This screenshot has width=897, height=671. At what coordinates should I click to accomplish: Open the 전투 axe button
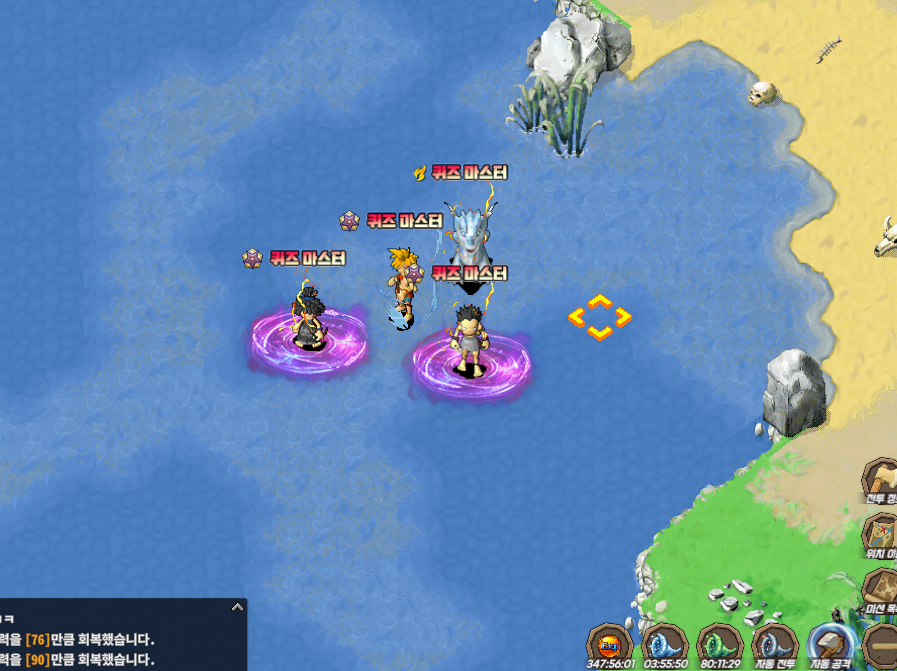882,480
